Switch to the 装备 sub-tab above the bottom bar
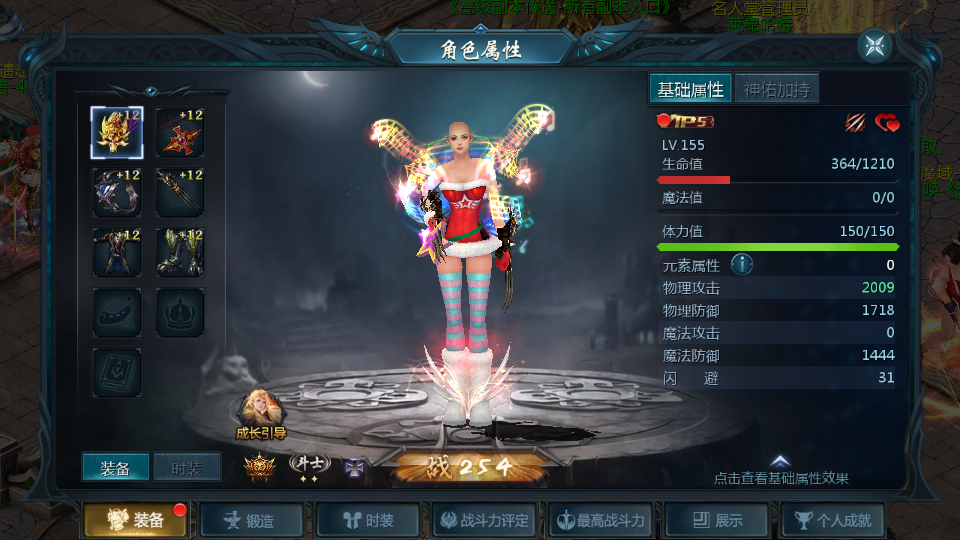This screenshot has height=540, width=960. [115, 467]
